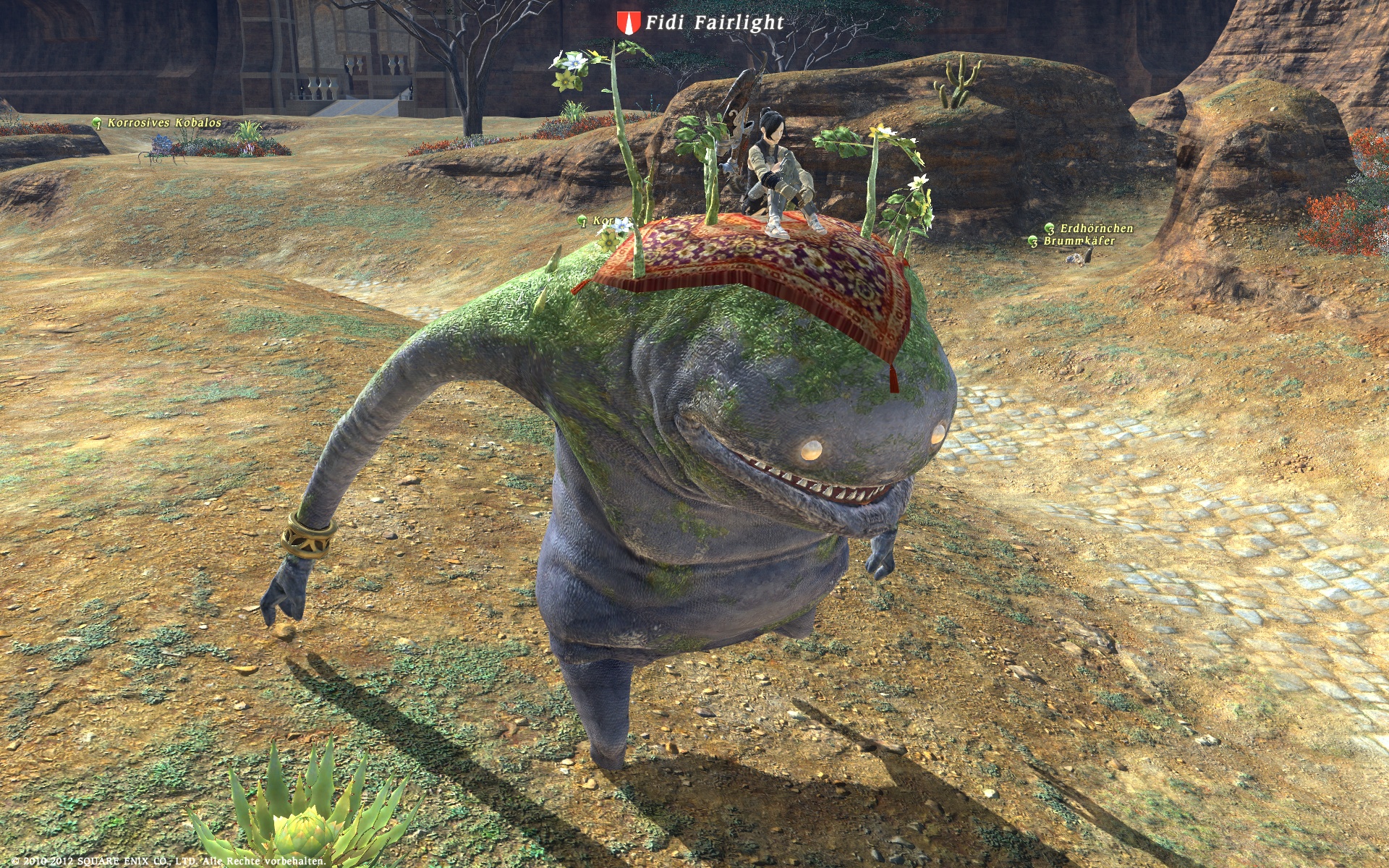Viewport: 1389px width, 868px height.
Task: Select the Fidi Fairlight player nameplate
Action: (x=713, y=23)
